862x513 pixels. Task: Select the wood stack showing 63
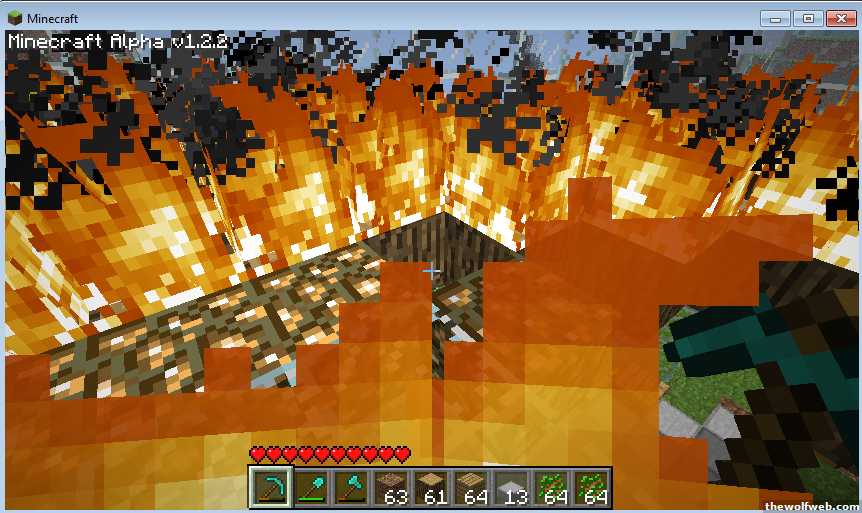click(391, 488)
